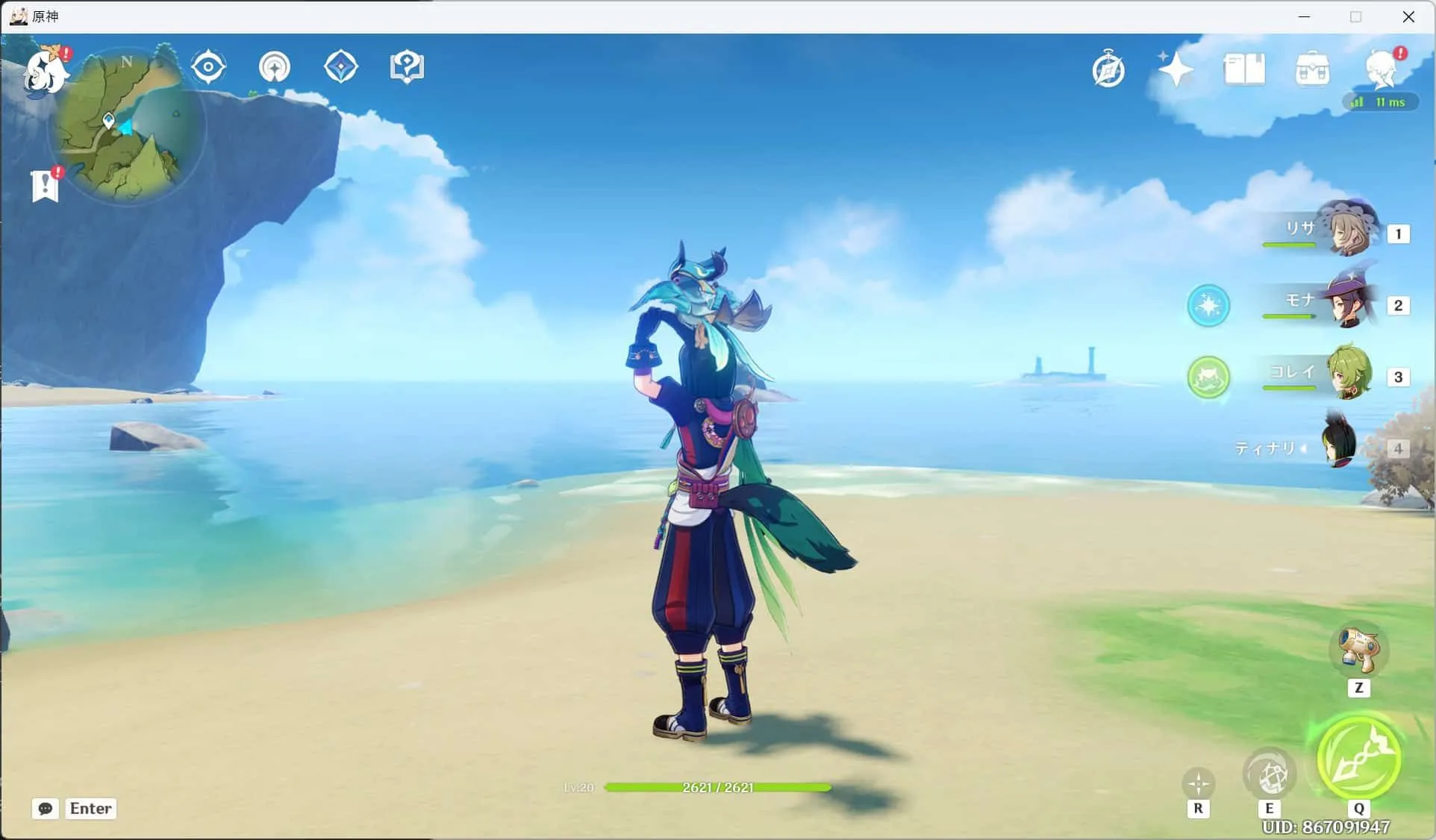Open the Paimon menu avatar icon

click(45, 71)
